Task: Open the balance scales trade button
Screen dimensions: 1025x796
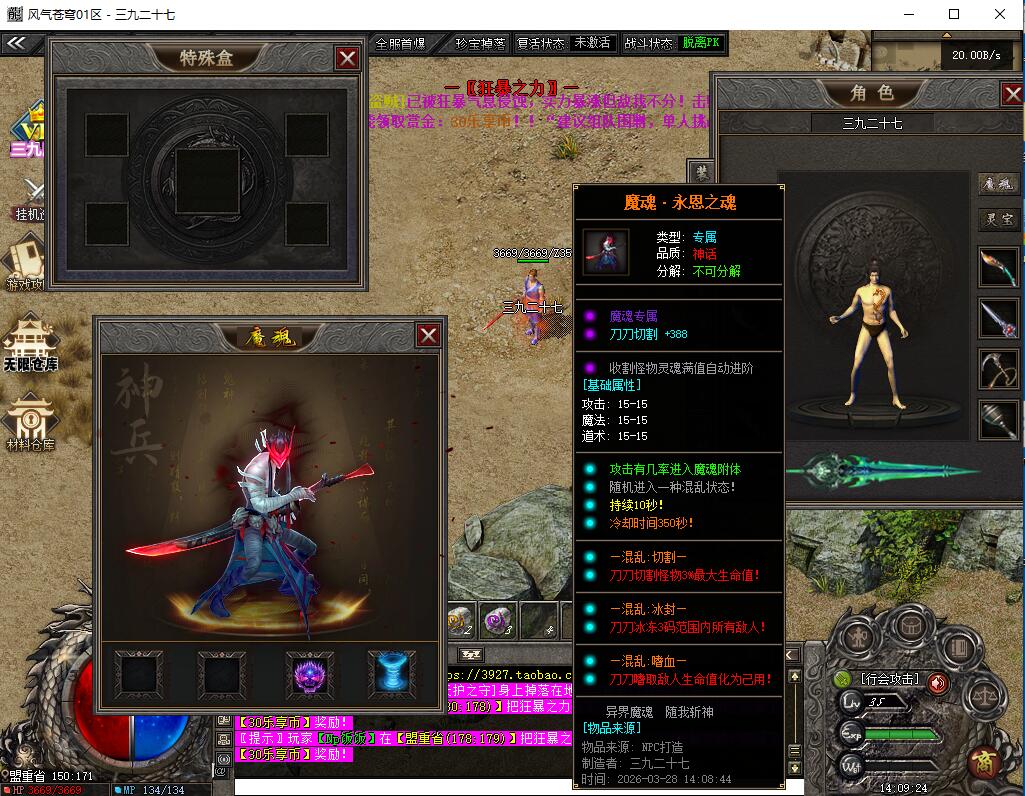Action: [986, 693]
